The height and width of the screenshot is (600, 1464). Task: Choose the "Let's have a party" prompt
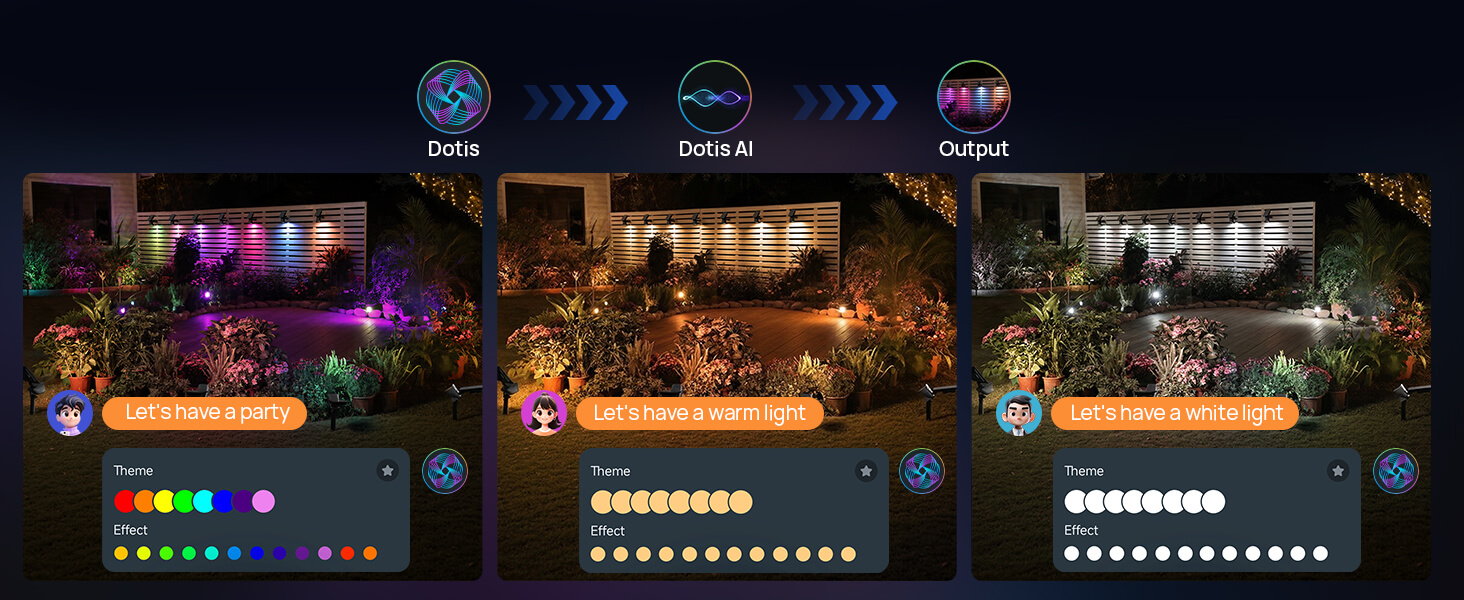pos(207,413)
